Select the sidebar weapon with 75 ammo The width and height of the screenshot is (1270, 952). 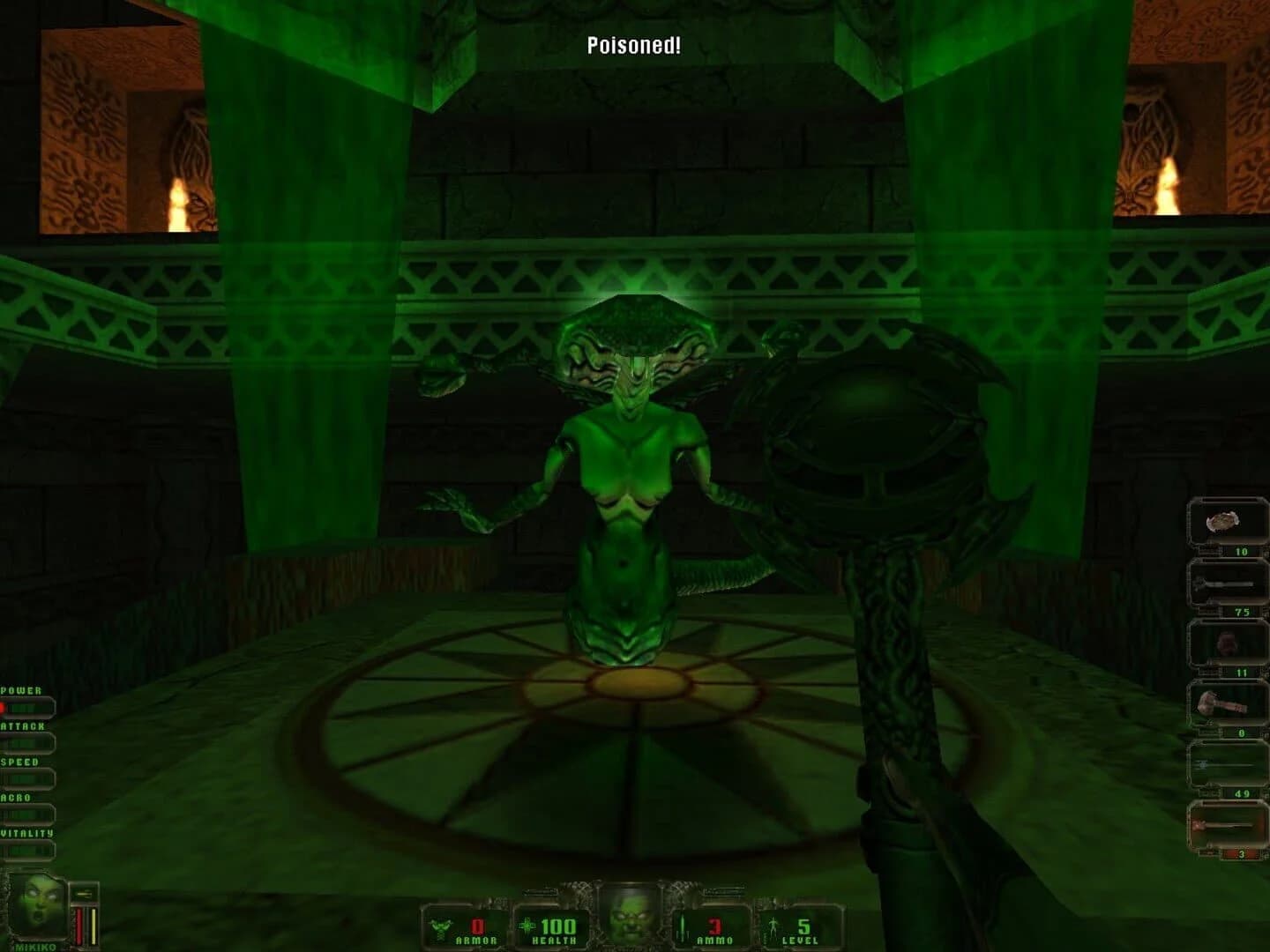click(x=1222, y=584)
